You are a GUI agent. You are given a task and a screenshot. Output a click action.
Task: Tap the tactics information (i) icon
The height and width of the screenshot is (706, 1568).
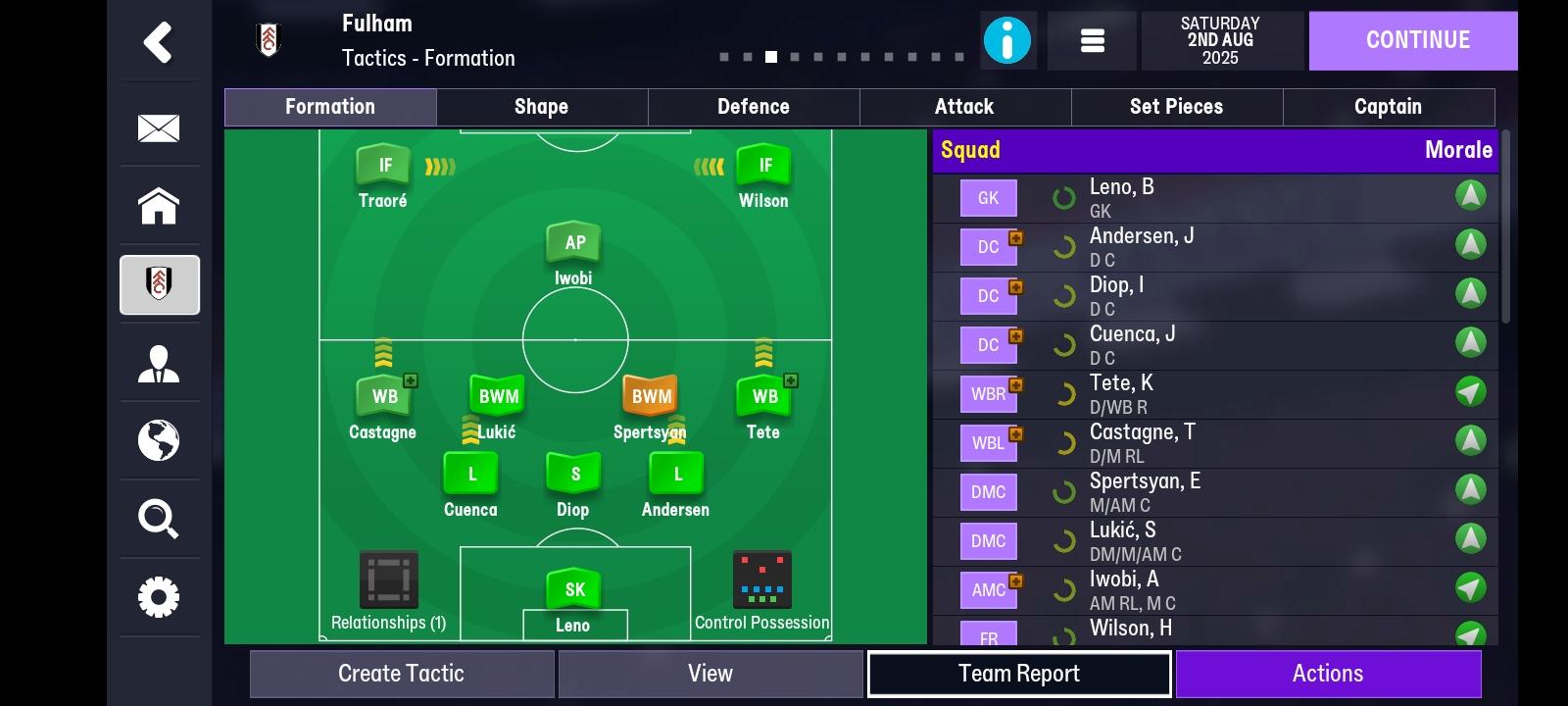tap(1008, 40)
